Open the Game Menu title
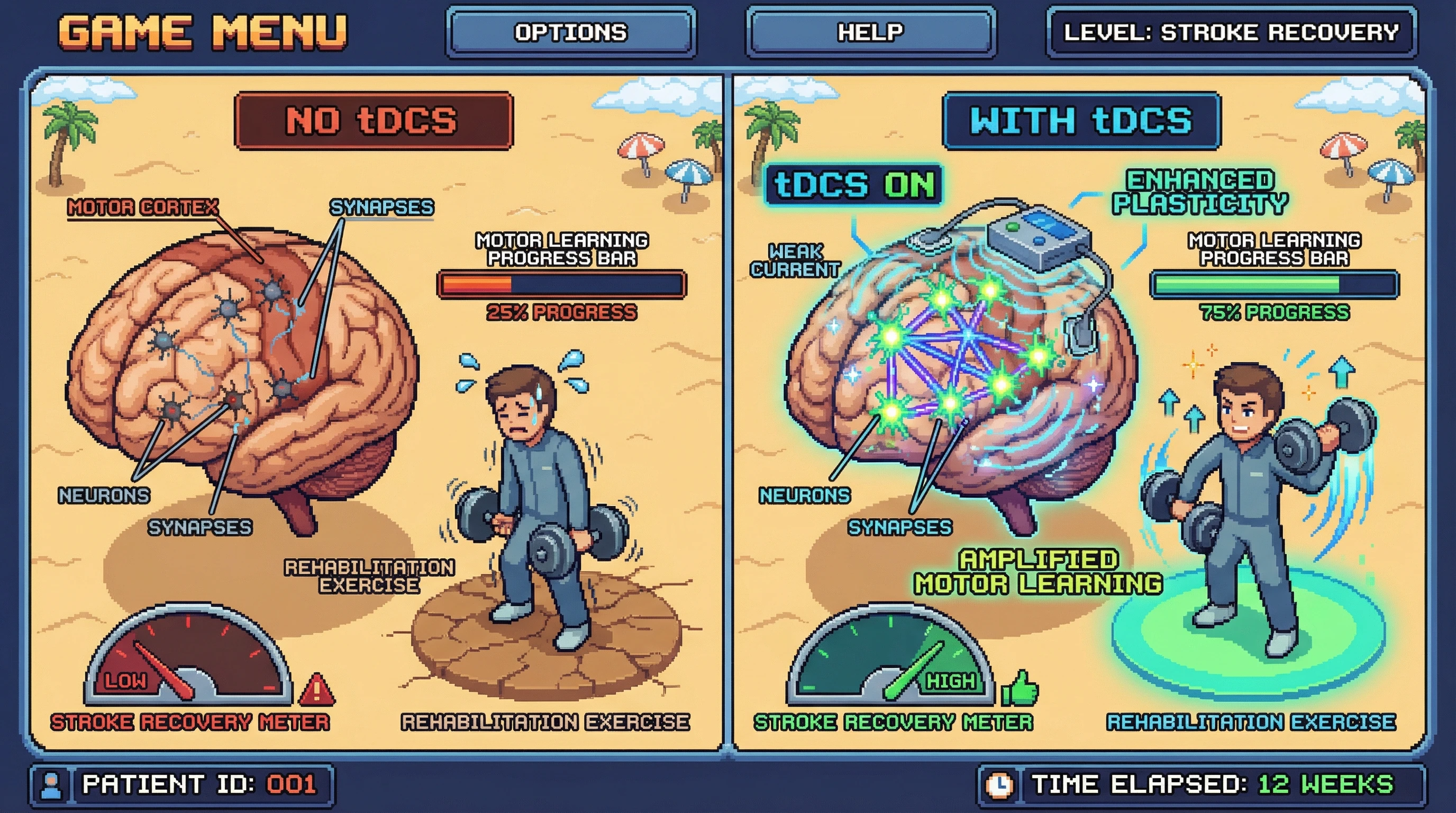This screenshot has width=1456, height=813. coord(202,32)
